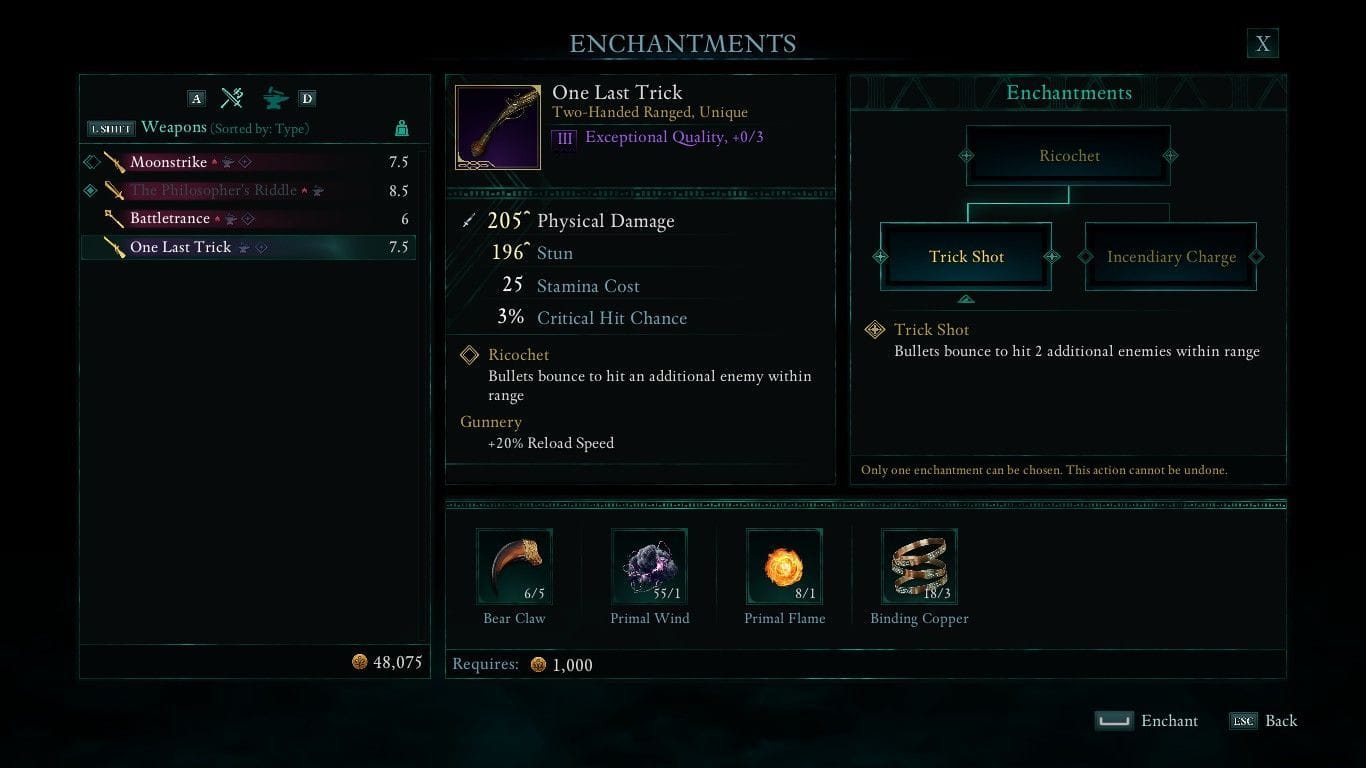Select Battletrance in the weapons list

coord(170,218)
